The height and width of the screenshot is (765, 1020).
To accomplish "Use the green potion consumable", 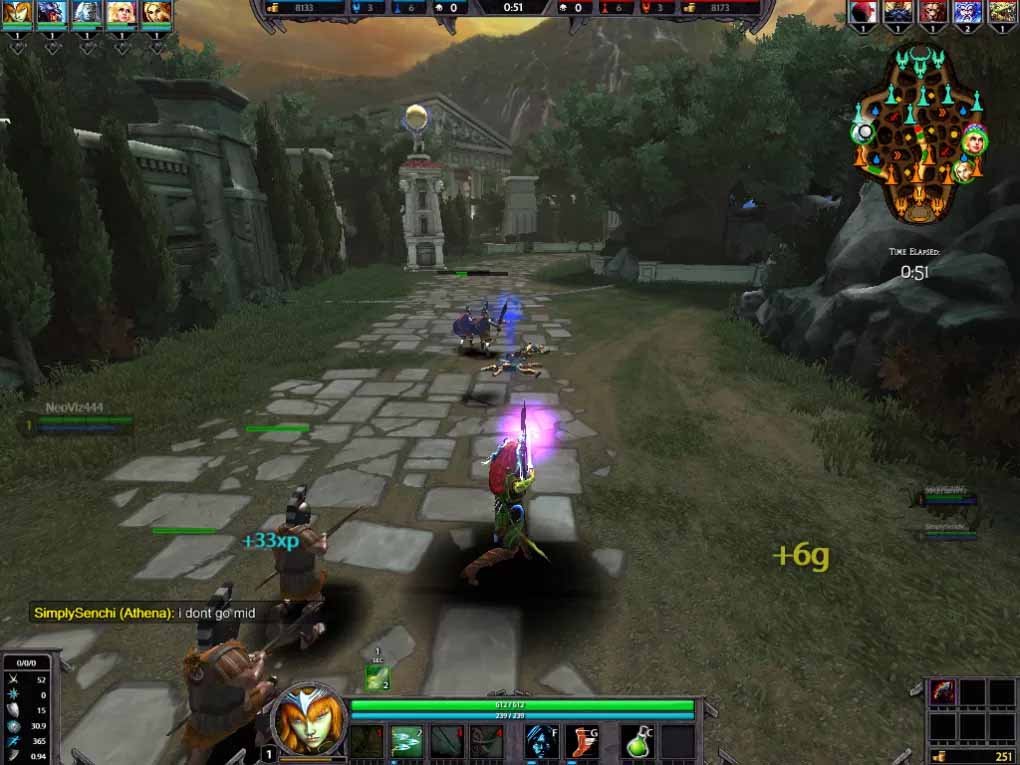I will pos(639,741).
